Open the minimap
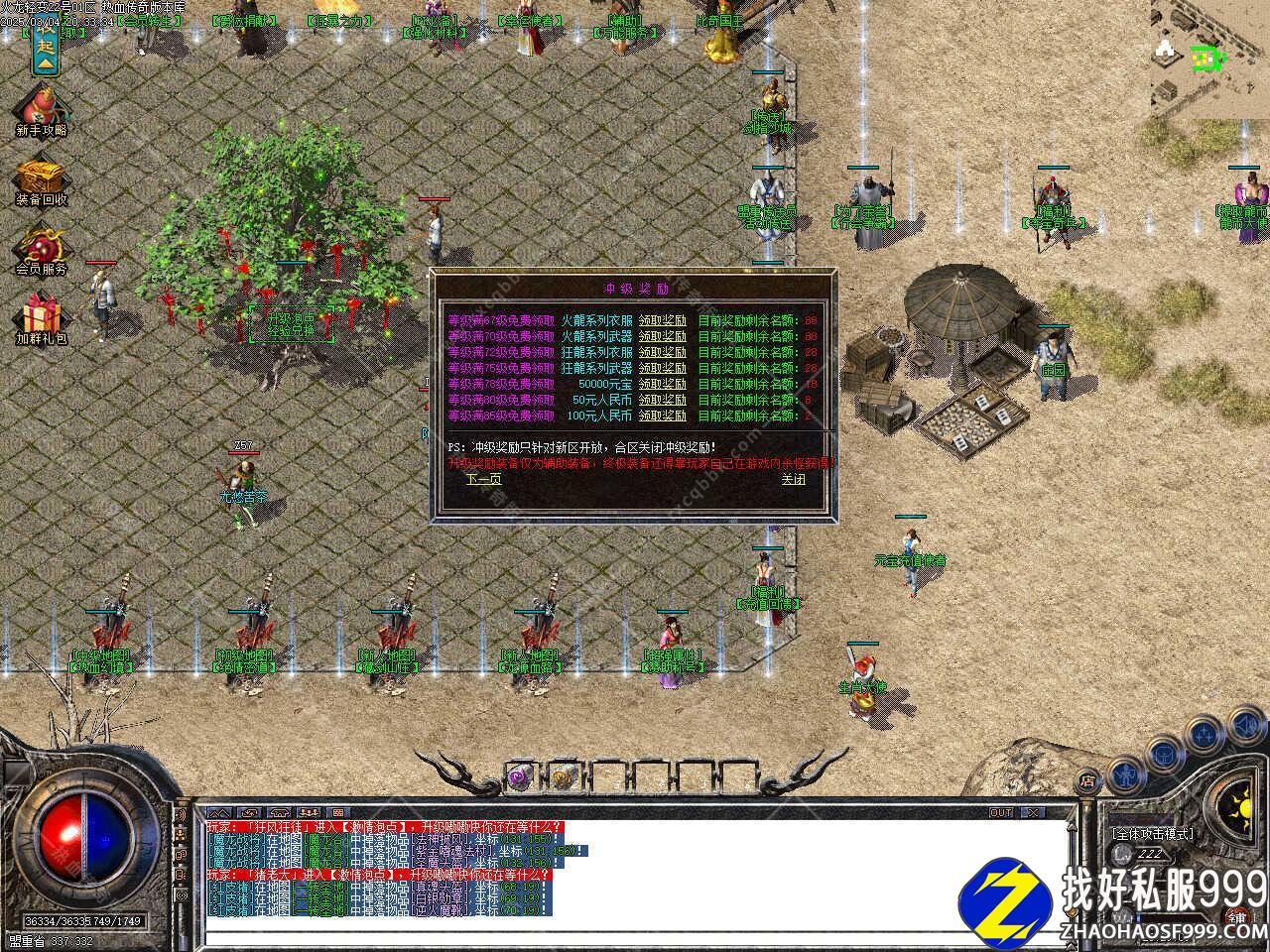The width and height of the screenshot is (1270, 952). click(1210, 58)
